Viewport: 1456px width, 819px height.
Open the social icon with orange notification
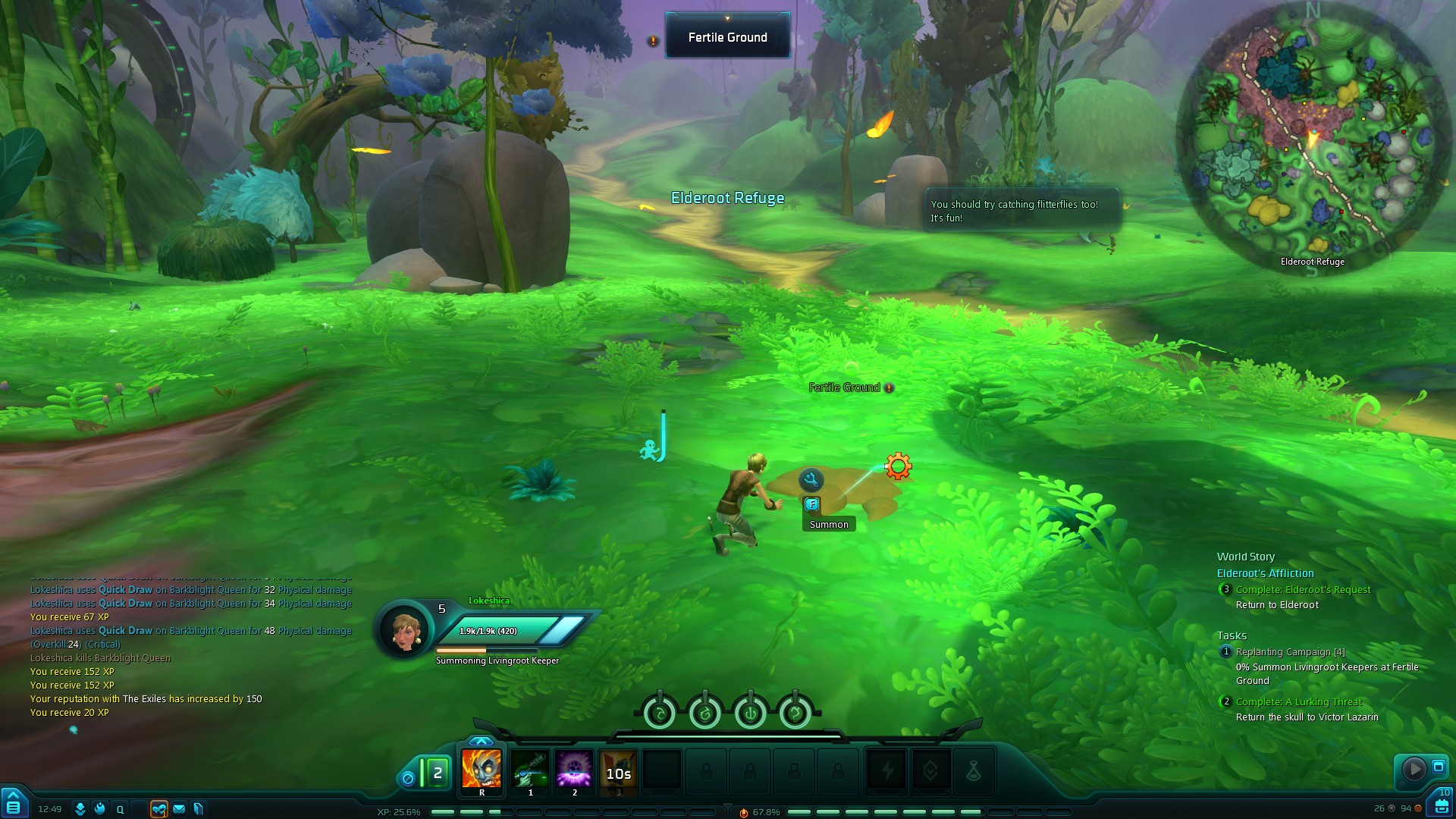click(x=158, y=809)
